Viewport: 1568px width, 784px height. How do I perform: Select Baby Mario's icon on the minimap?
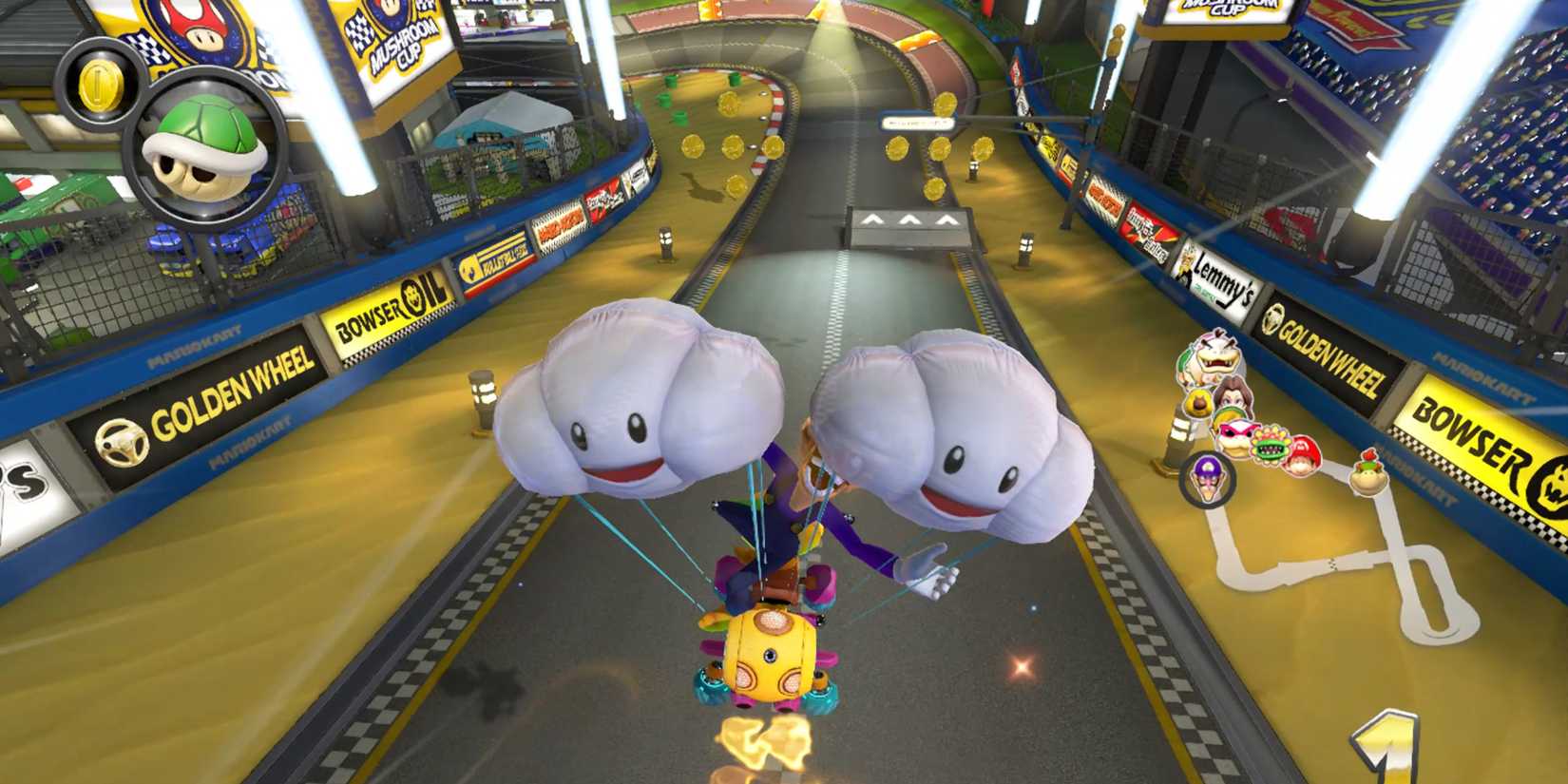coord(1300,457)
